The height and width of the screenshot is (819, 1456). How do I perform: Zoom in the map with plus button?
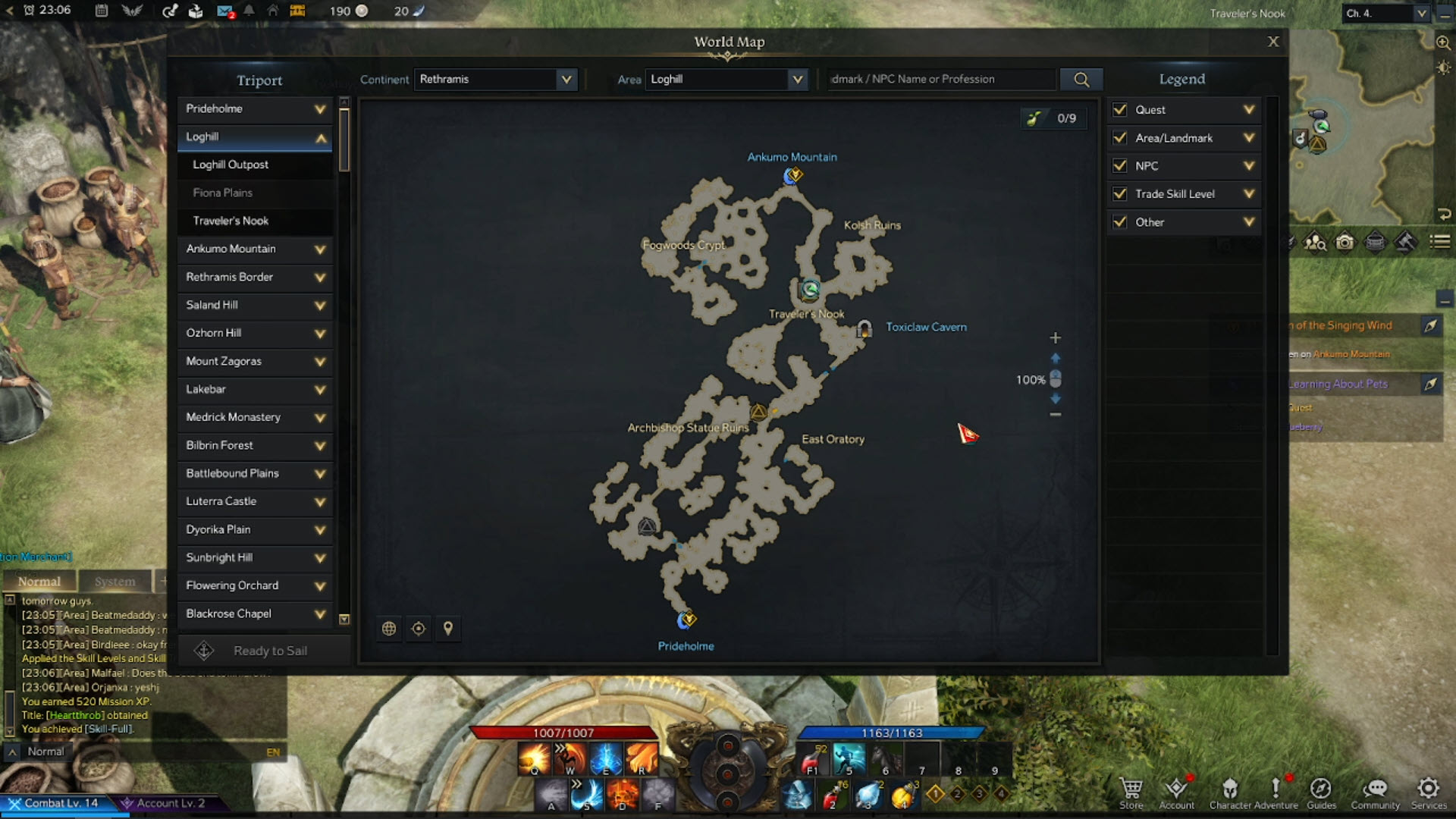pos(1055,337)
